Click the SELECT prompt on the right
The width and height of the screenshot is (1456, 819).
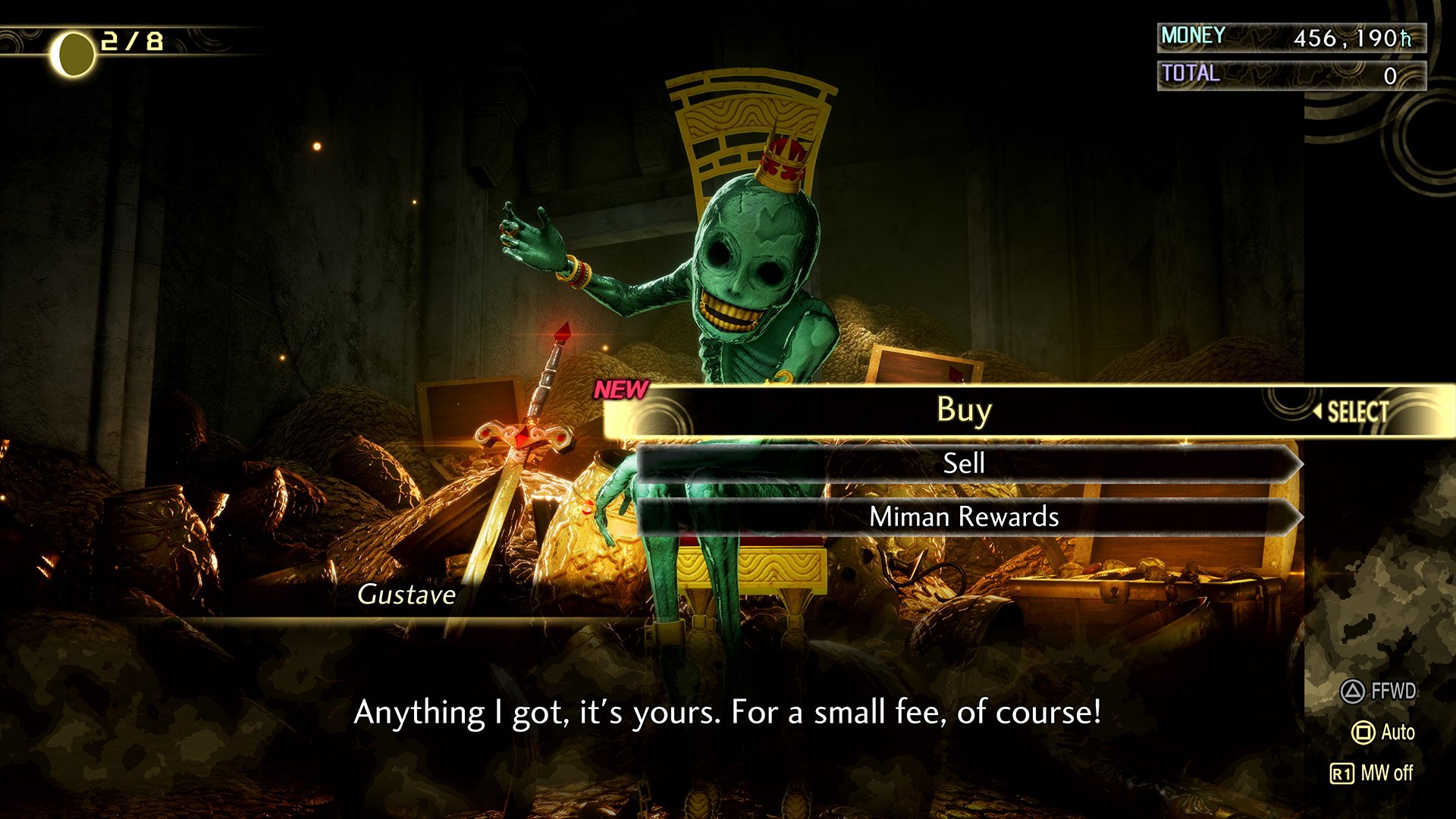pos(1359,412)
